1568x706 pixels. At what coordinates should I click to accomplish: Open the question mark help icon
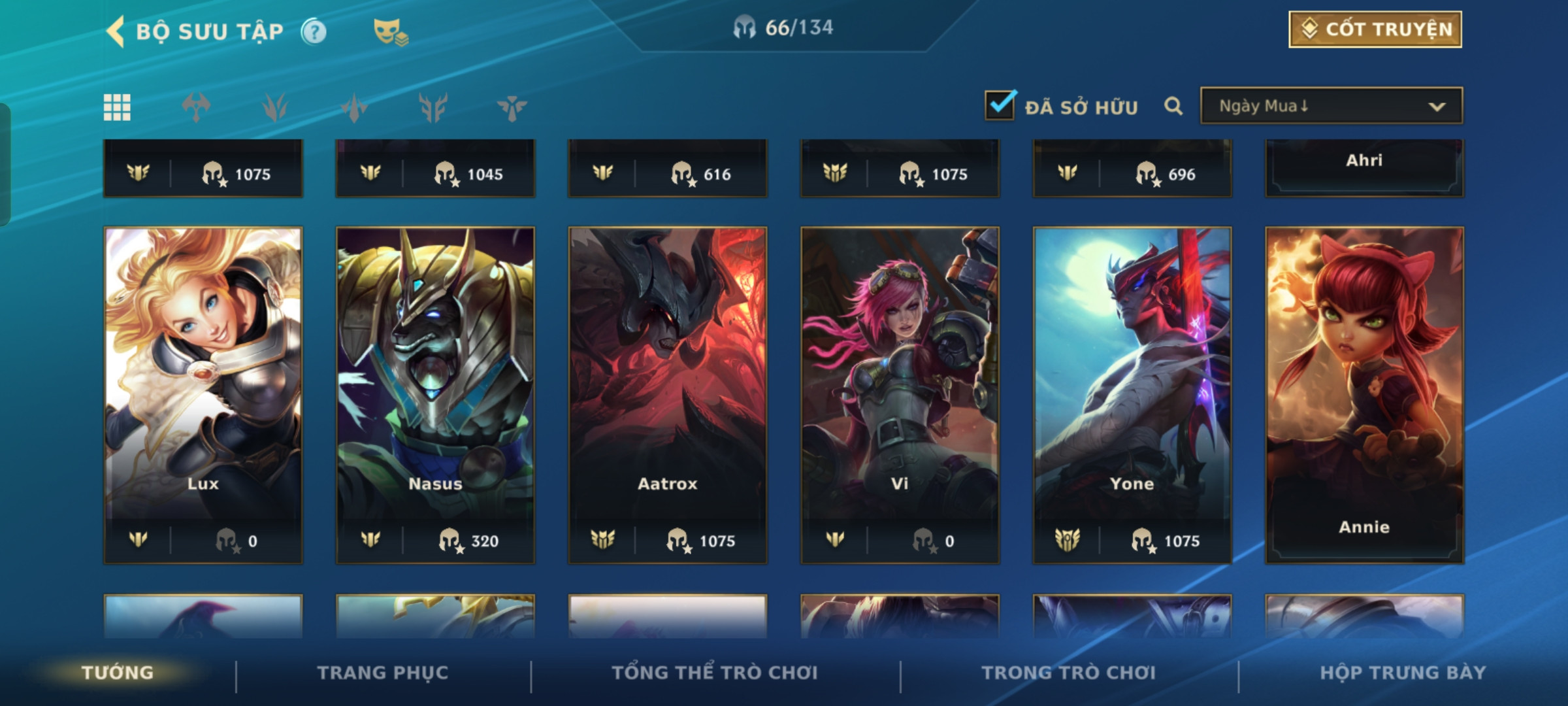coord(314,31)
